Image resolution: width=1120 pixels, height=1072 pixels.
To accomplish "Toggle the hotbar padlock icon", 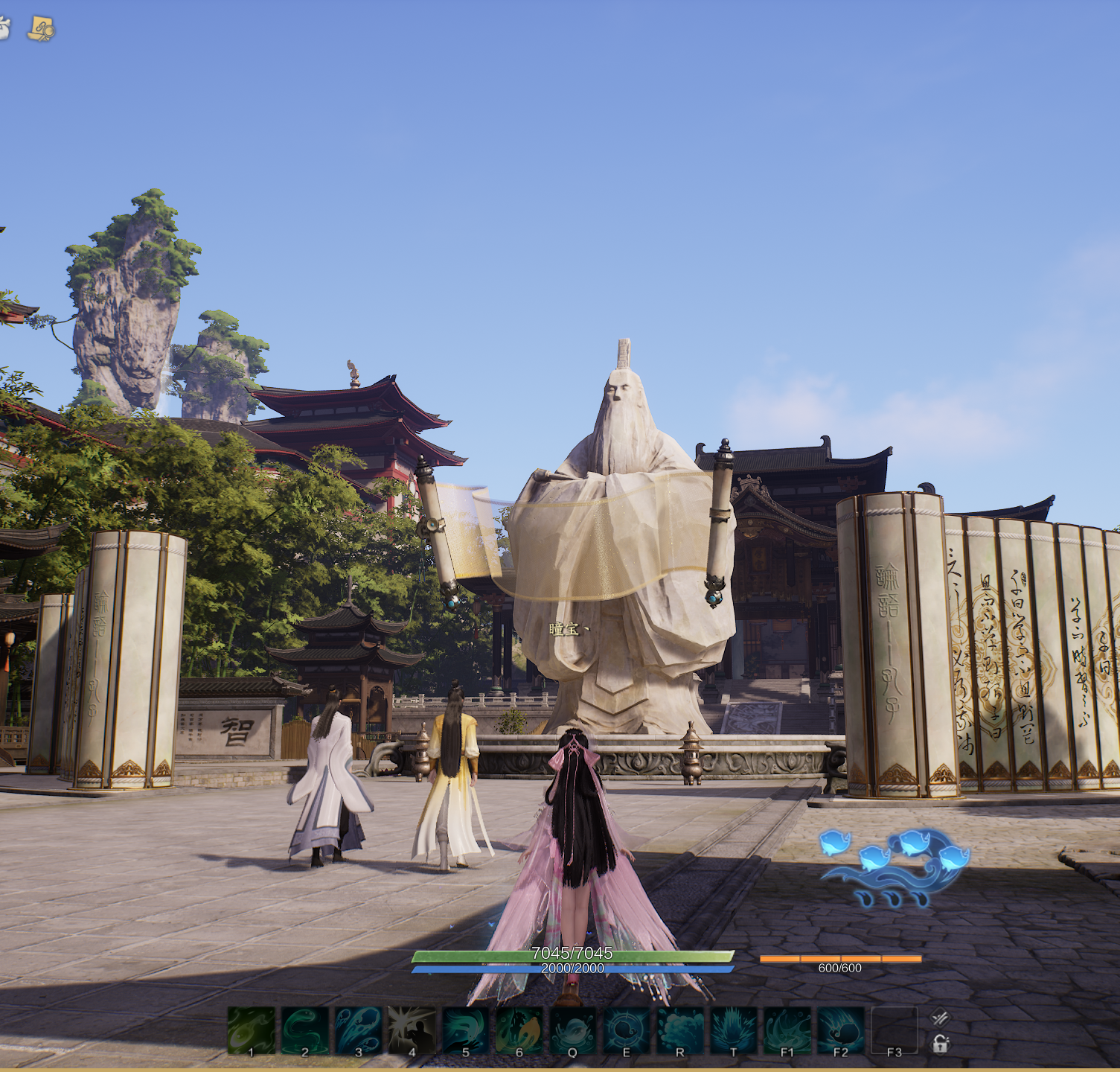I will pyautogui.click(x=941, y=1044).
